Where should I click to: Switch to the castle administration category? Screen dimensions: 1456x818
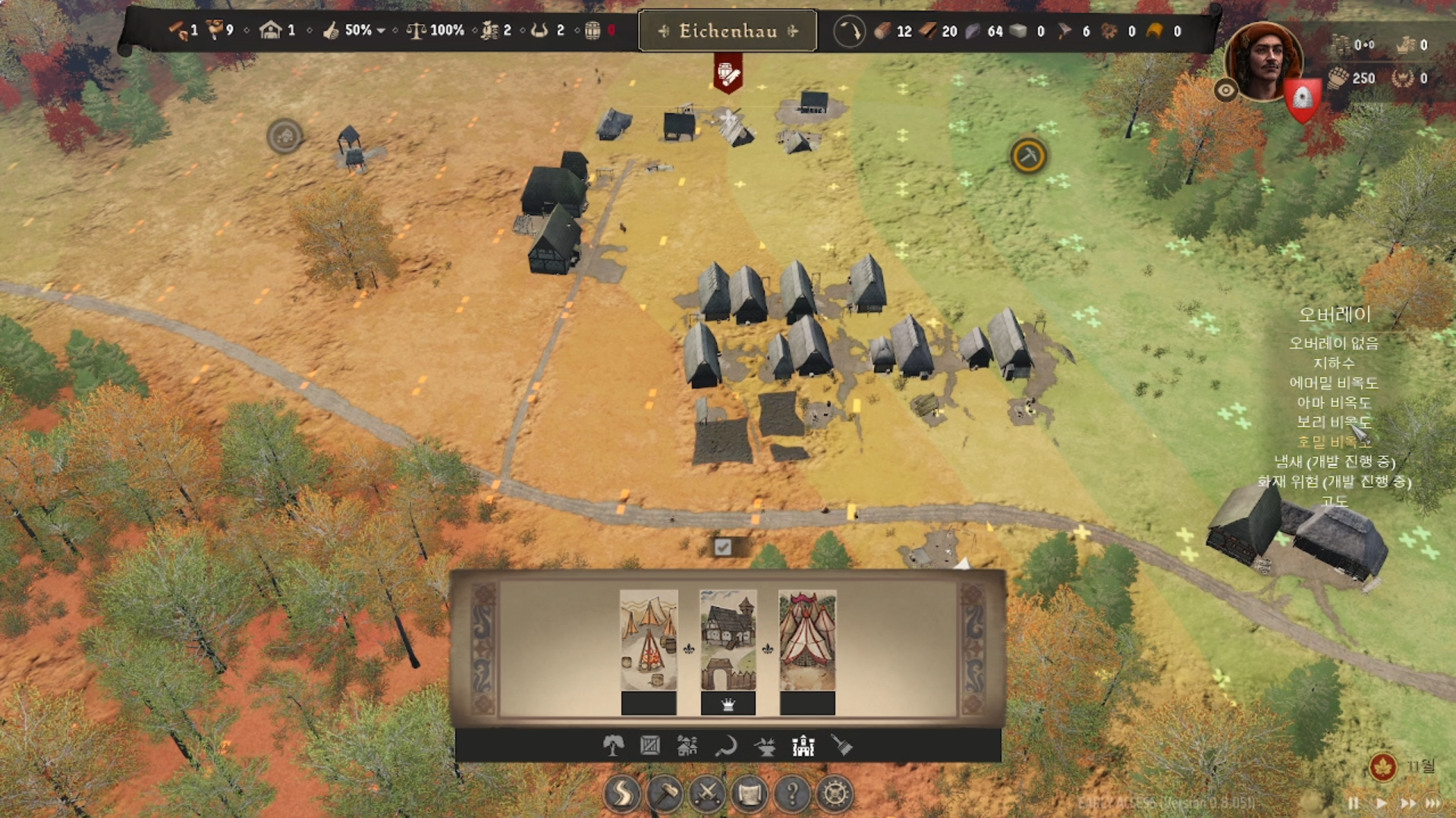point(803,747)
